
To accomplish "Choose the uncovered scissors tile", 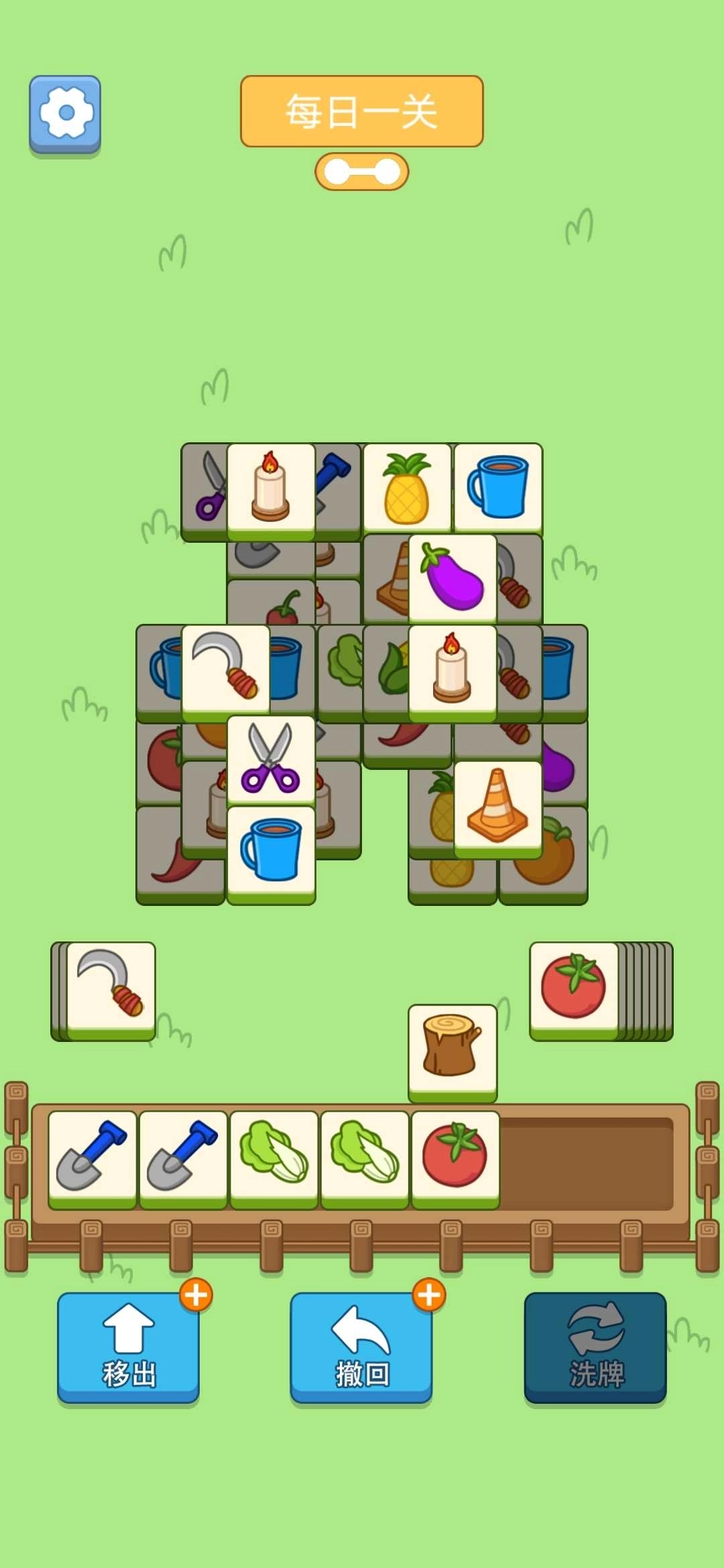I will pyautogui.click(x=271, y=759).
